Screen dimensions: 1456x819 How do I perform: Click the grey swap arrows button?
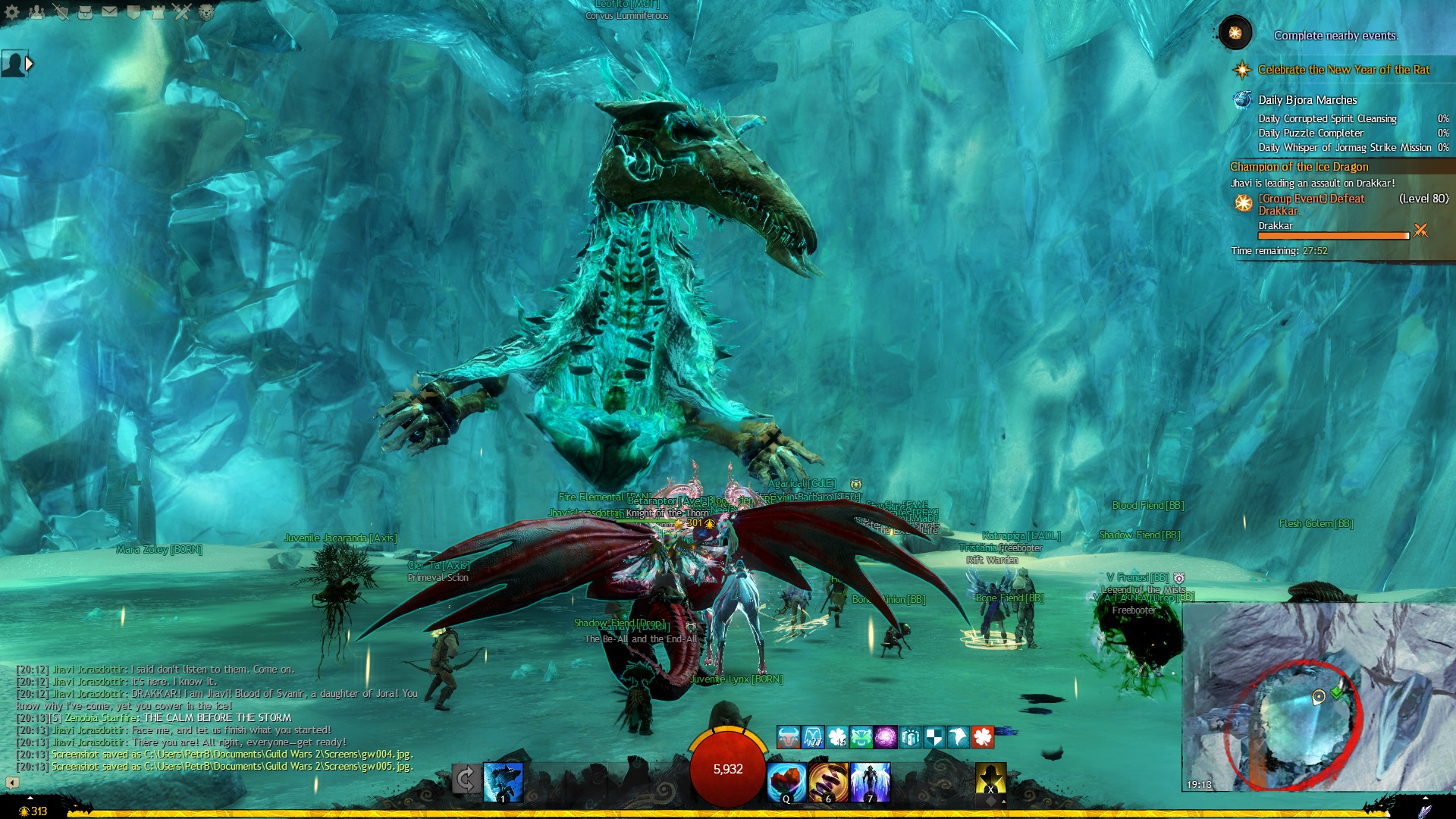[466, 779]
